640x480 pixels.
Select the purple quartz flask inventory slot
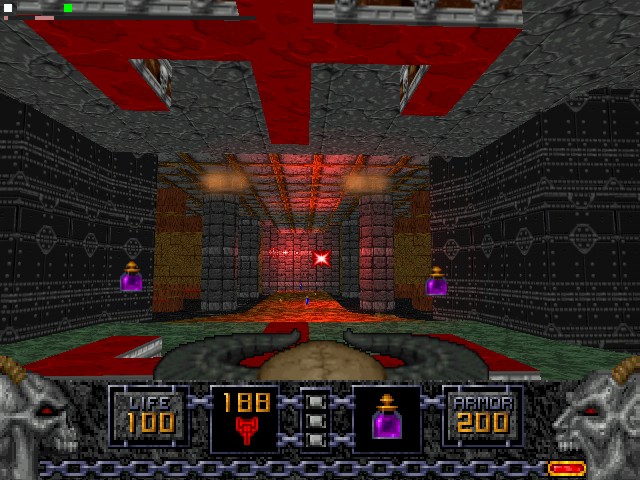(x=387, y=419)
